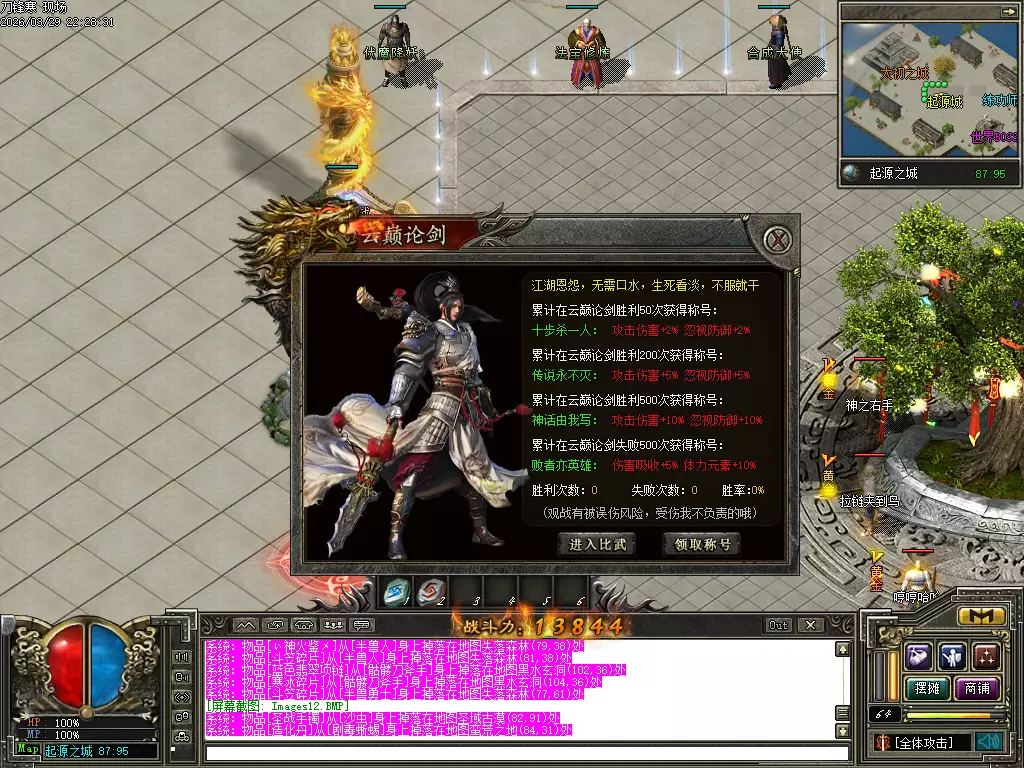Open the character figure icon
1024x768 pixels.
953,656
